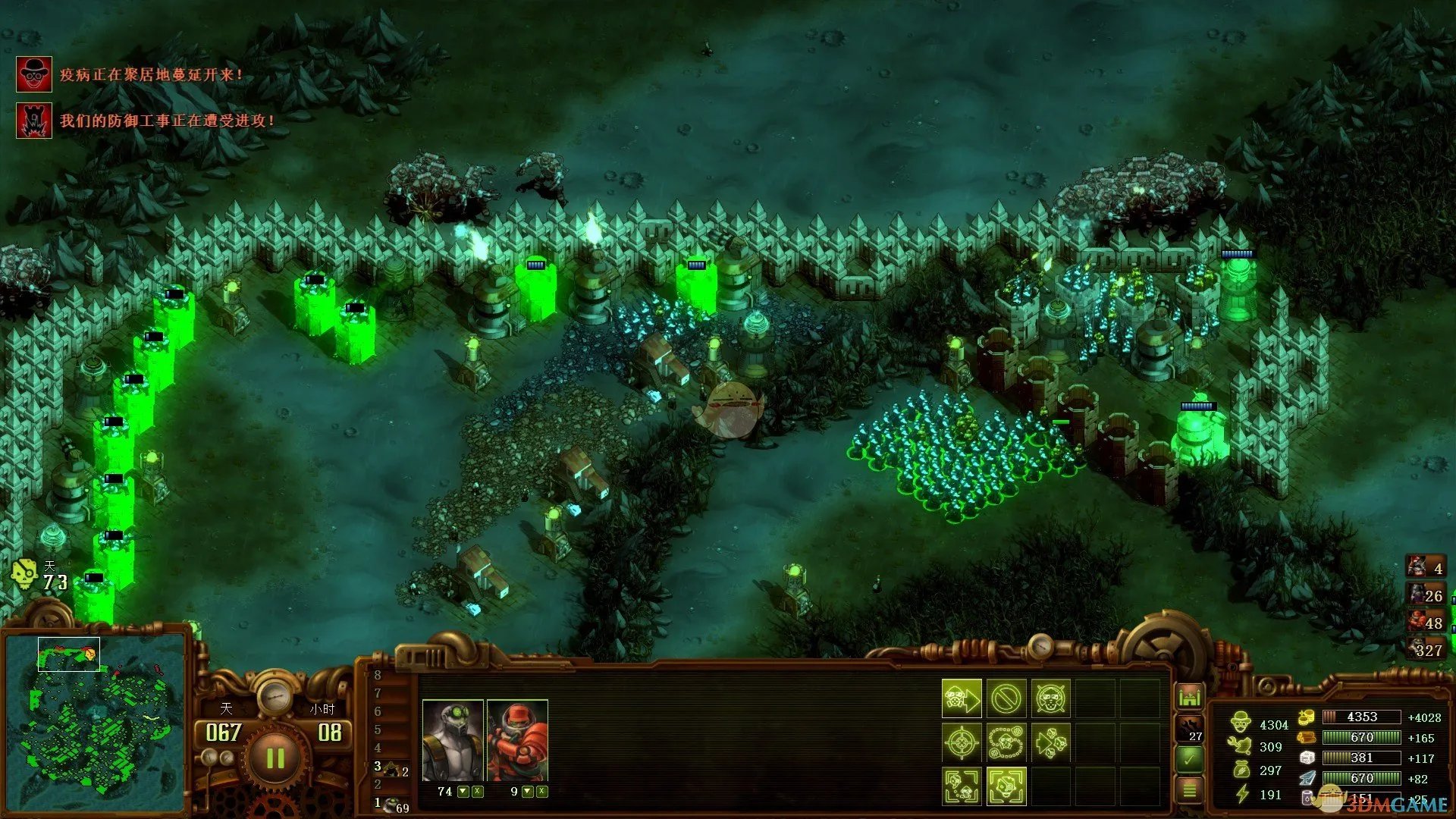Click the minimap
This screenshot has height=819, width=1456.
click(x=96, y=722)
